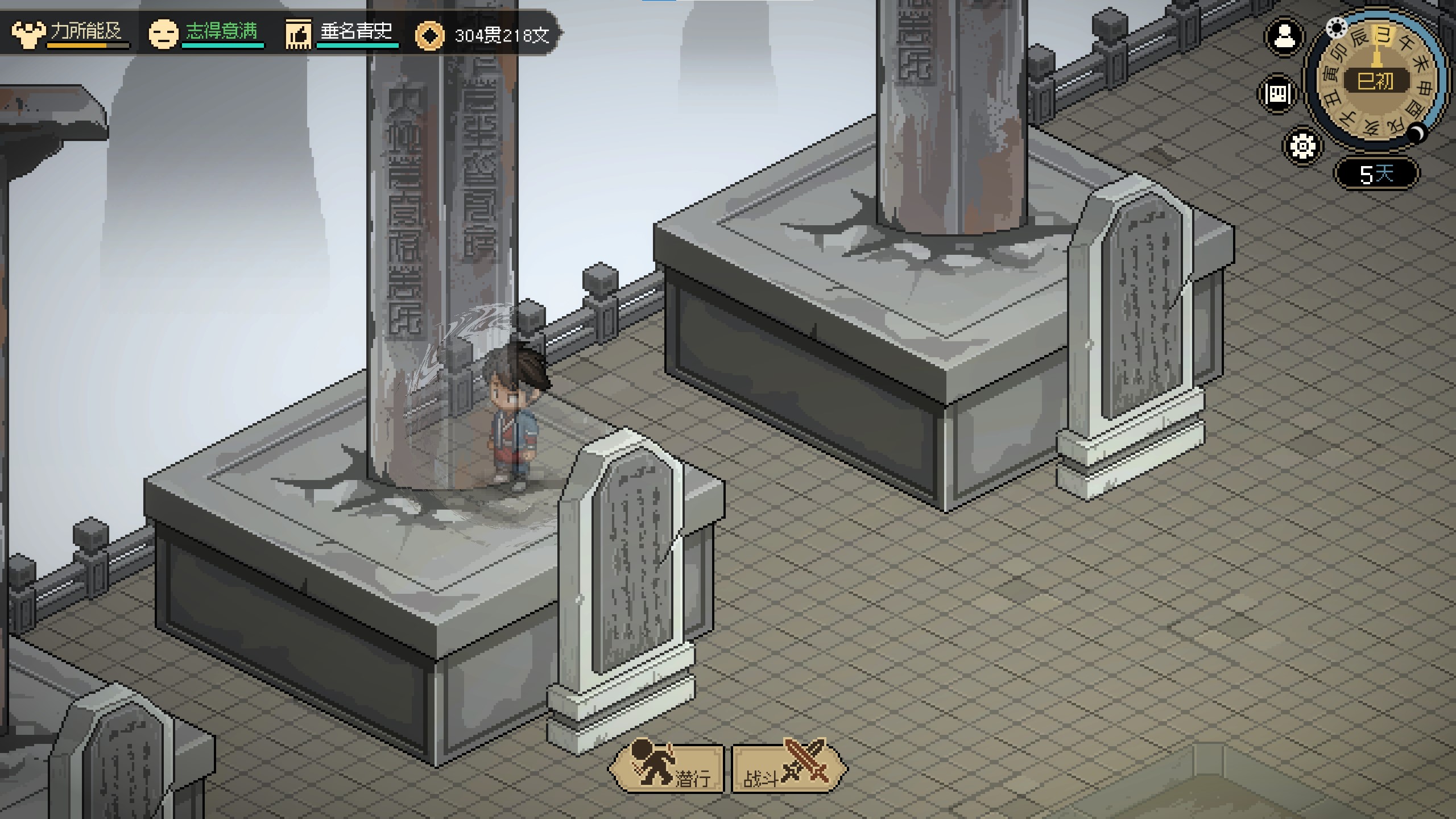Enter combat using the 战斗 button
The image size is (1456, 819).
tap(787, 768)
